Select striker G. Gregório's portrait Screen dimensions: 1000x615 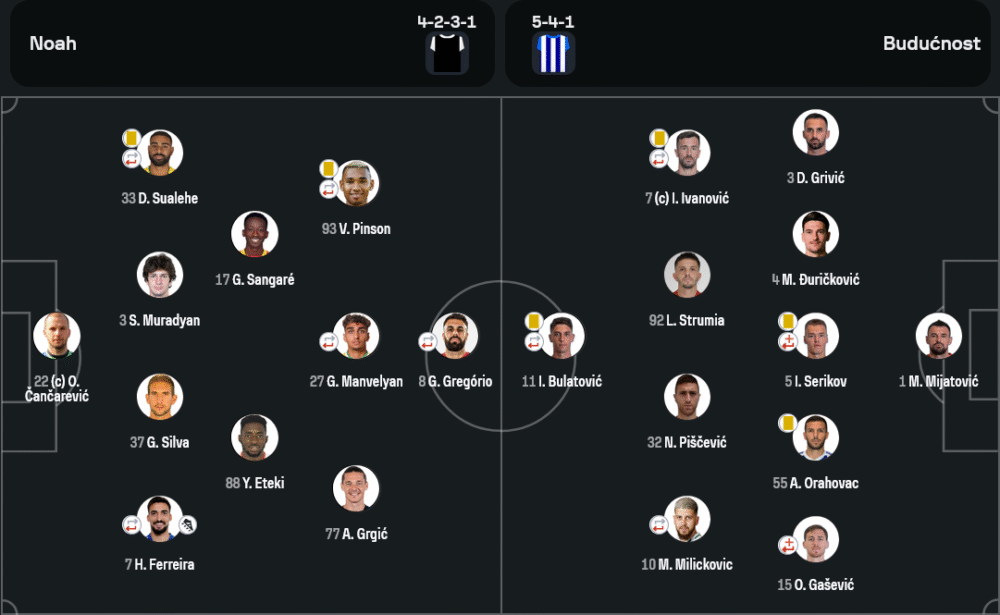(455, 337)
